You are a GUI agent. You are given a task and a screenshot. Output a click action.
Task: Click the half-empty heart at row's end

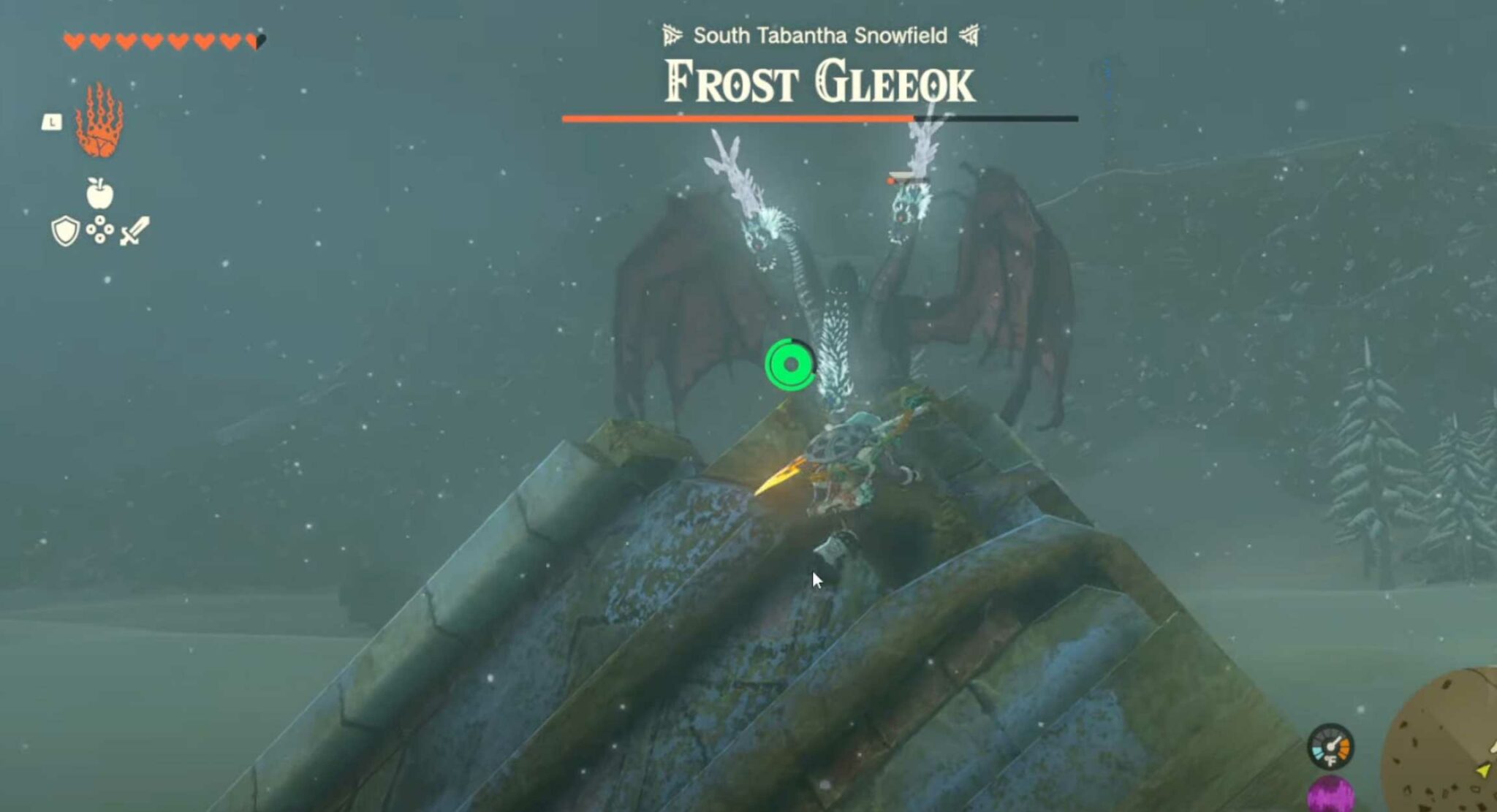pyautogui.click(x=256, y=40)
